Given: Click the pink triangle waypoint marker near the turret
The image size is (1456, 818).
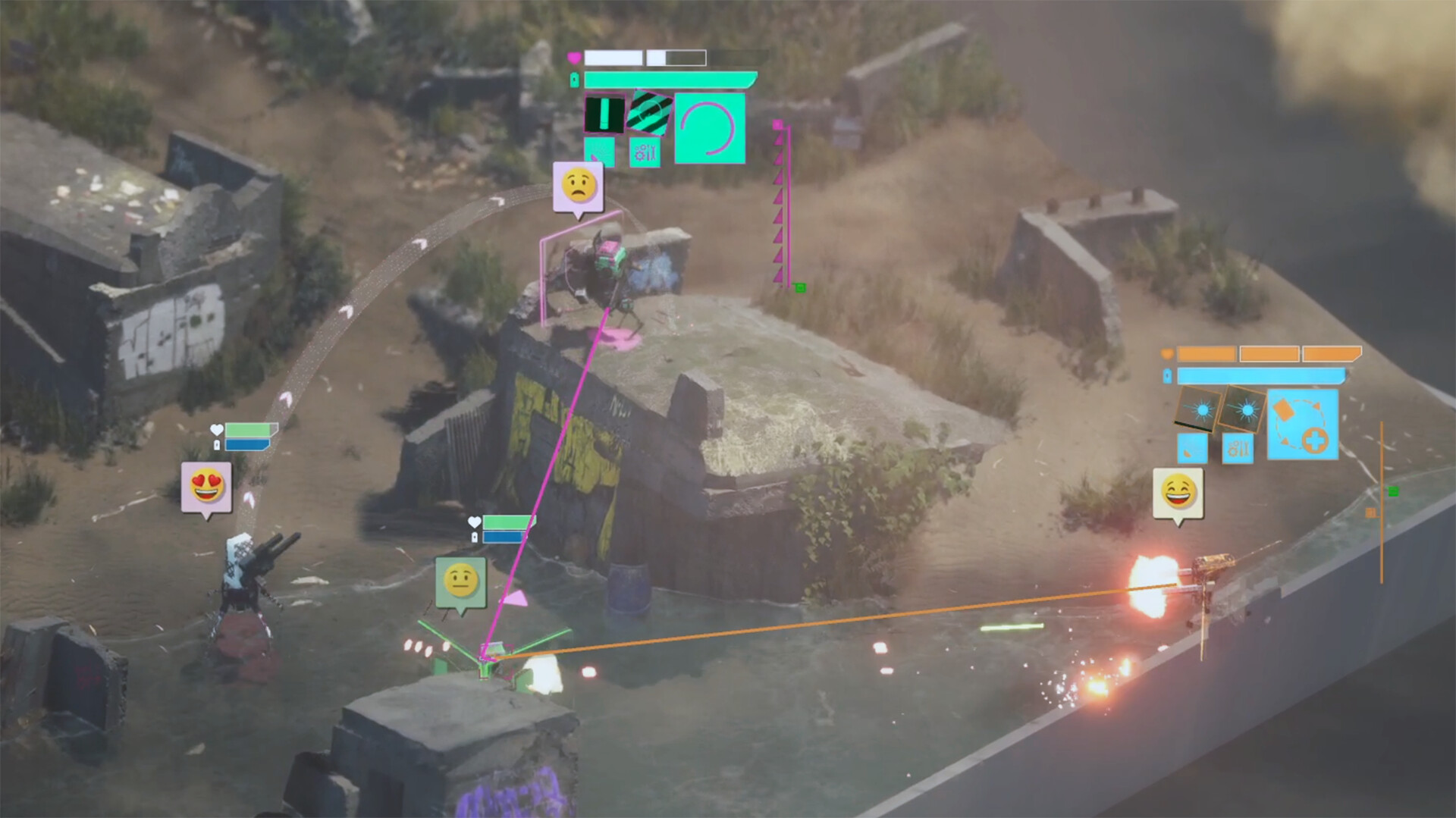Looking at the screenshot, I should [514, 599].
